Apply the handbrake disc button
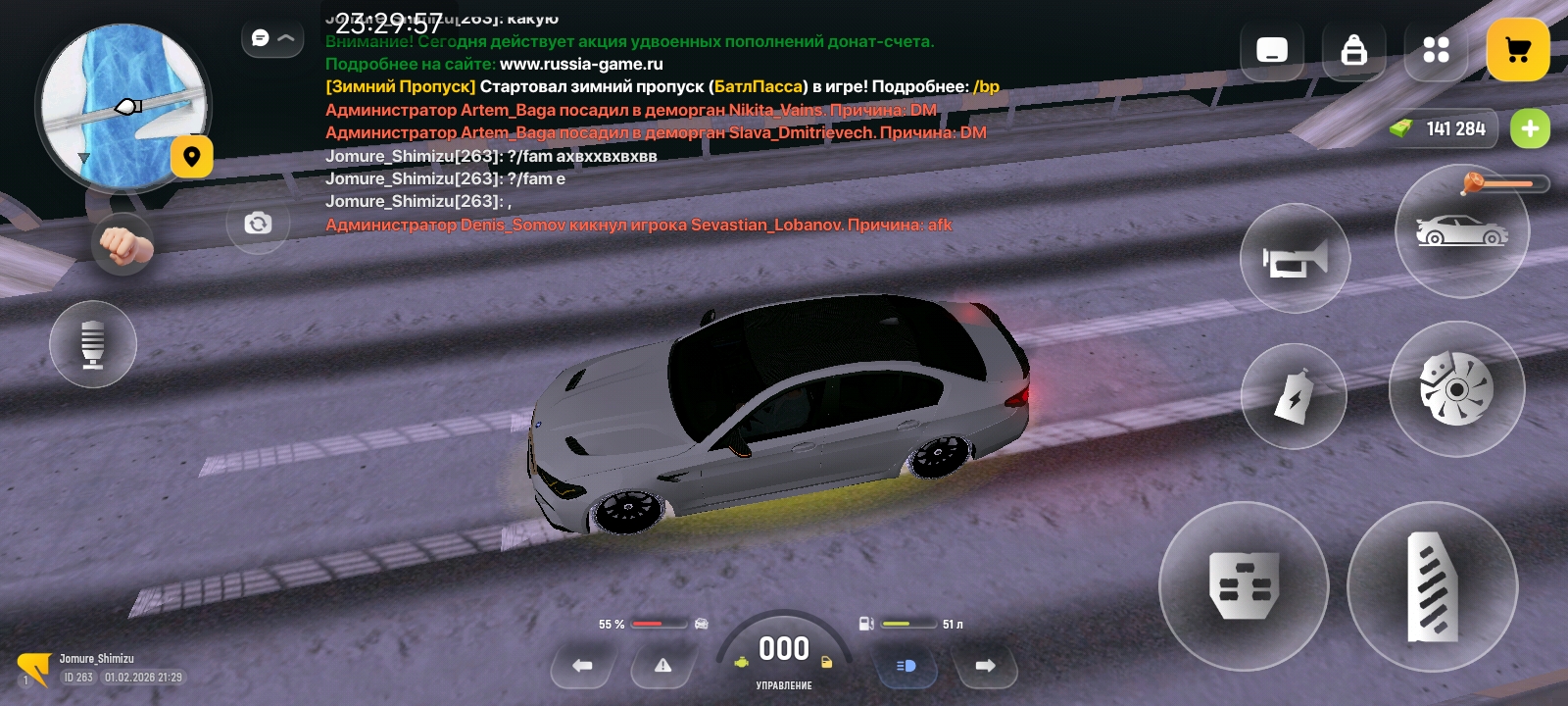This screenshot has height=706, width=1568. coord(1456,389)
